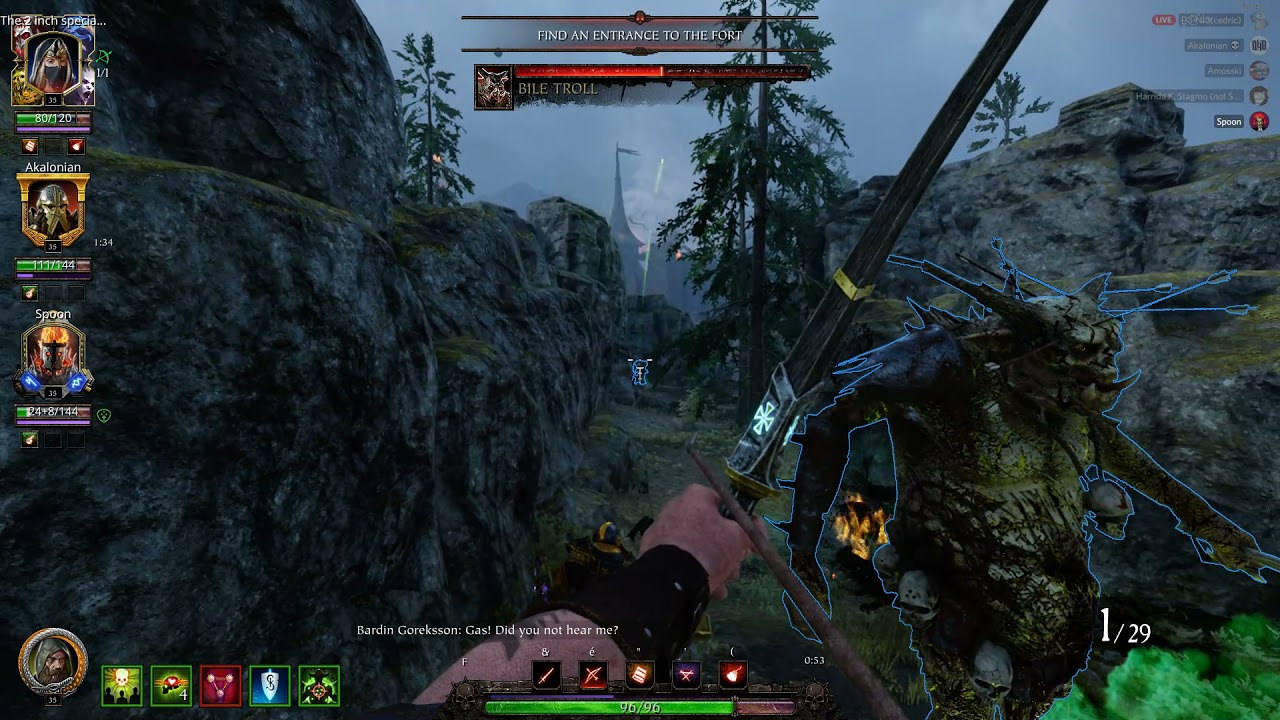Use the healing bandage slot

coord(640,676)
